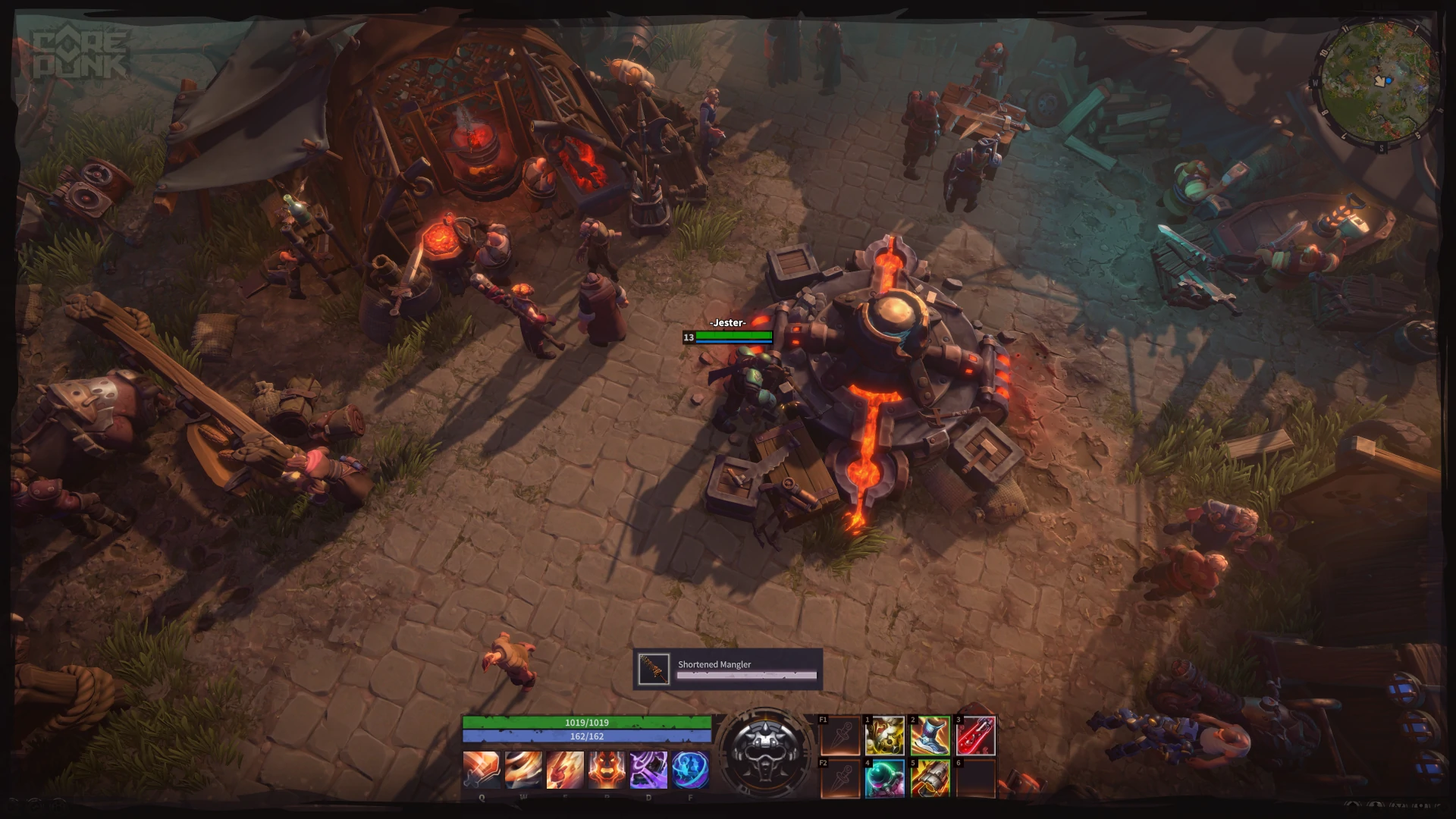Screen dimensions: 1456x819
Task: Activate the blue swirl F ability
Action: point(689,770)
